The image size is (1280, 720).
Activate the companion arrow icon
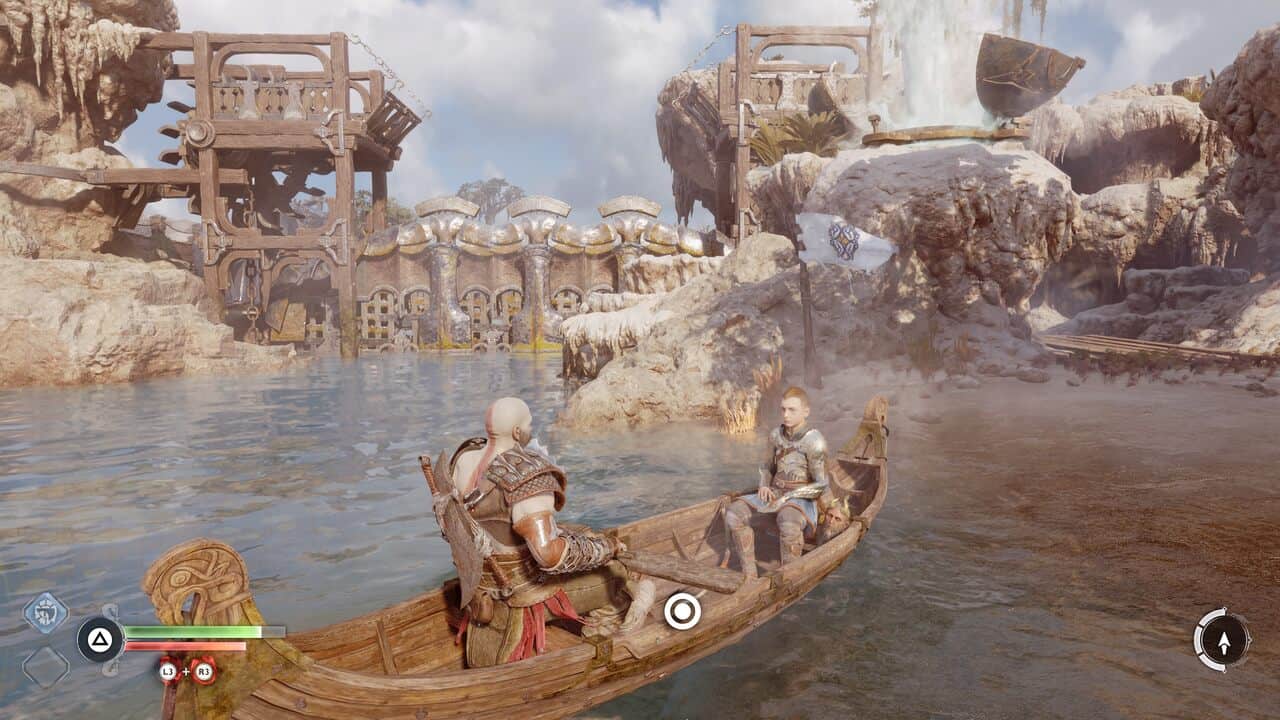click(1222, 640)
